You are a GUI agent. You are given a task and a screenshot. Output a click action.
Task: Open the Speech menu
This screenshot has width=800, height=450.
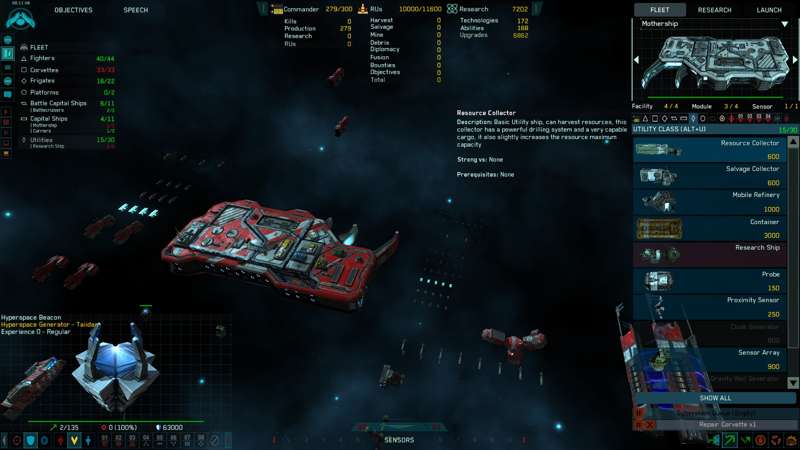click(x=135, y=10)
